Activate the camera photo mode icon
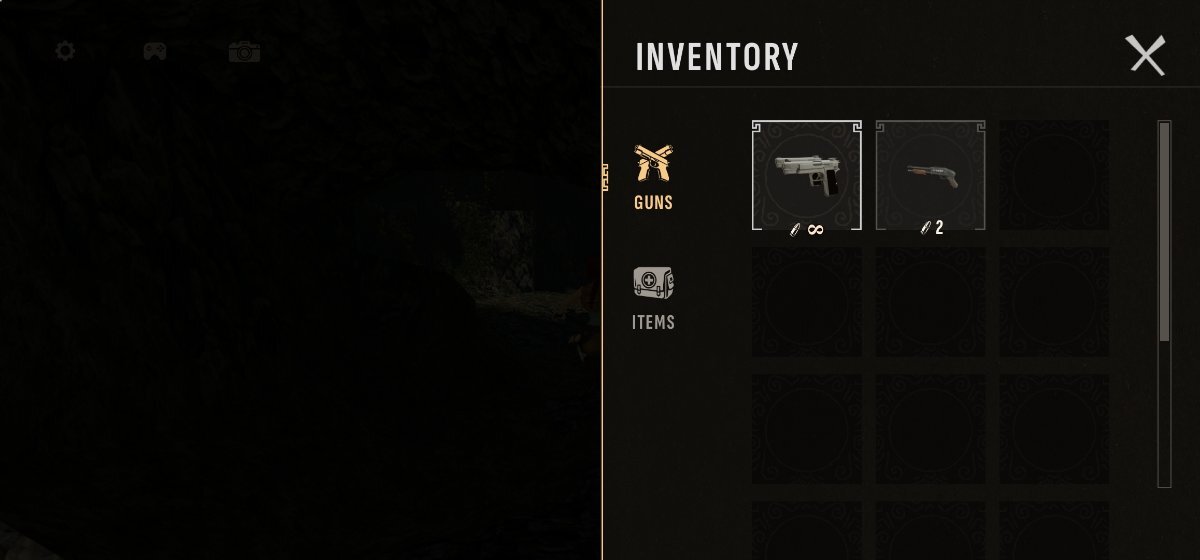 point(244,51)
